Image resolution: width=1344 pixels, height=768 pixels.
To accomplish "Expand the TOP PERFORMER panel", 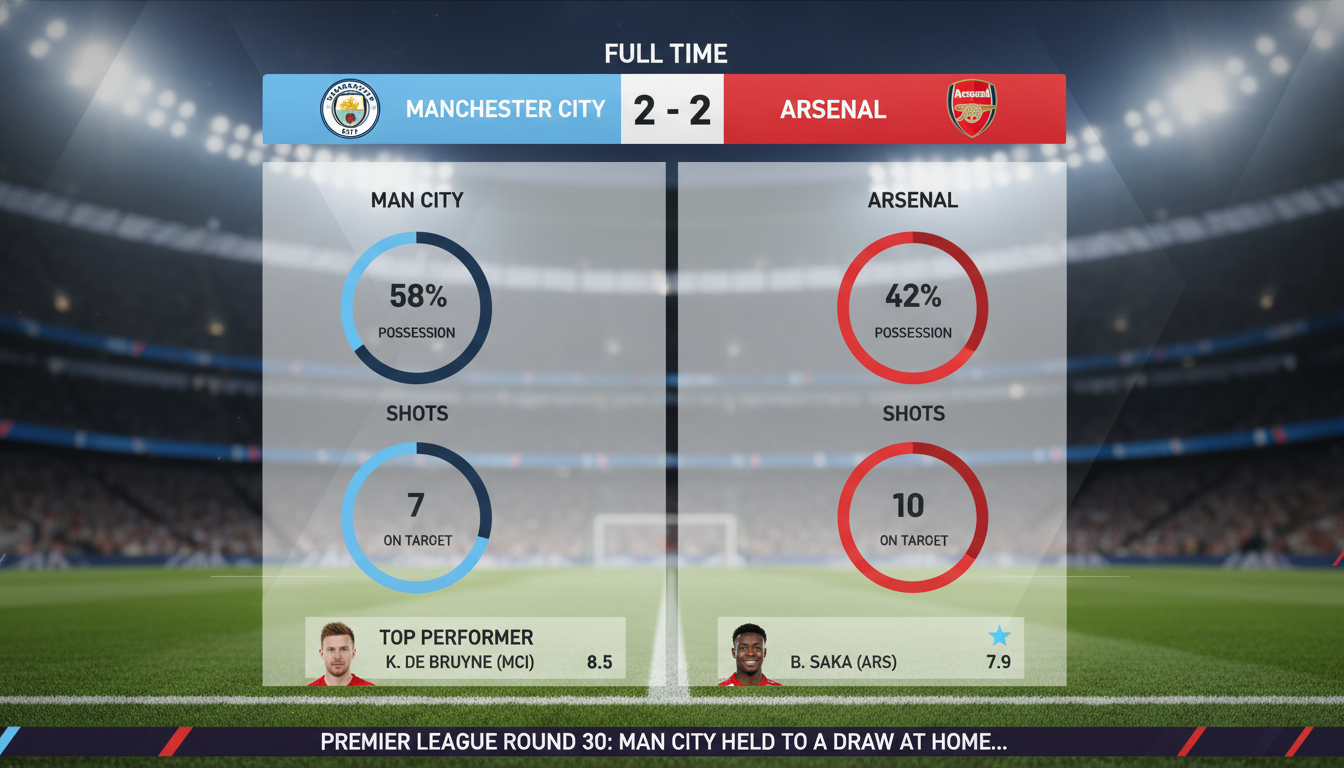I will 455,637.
